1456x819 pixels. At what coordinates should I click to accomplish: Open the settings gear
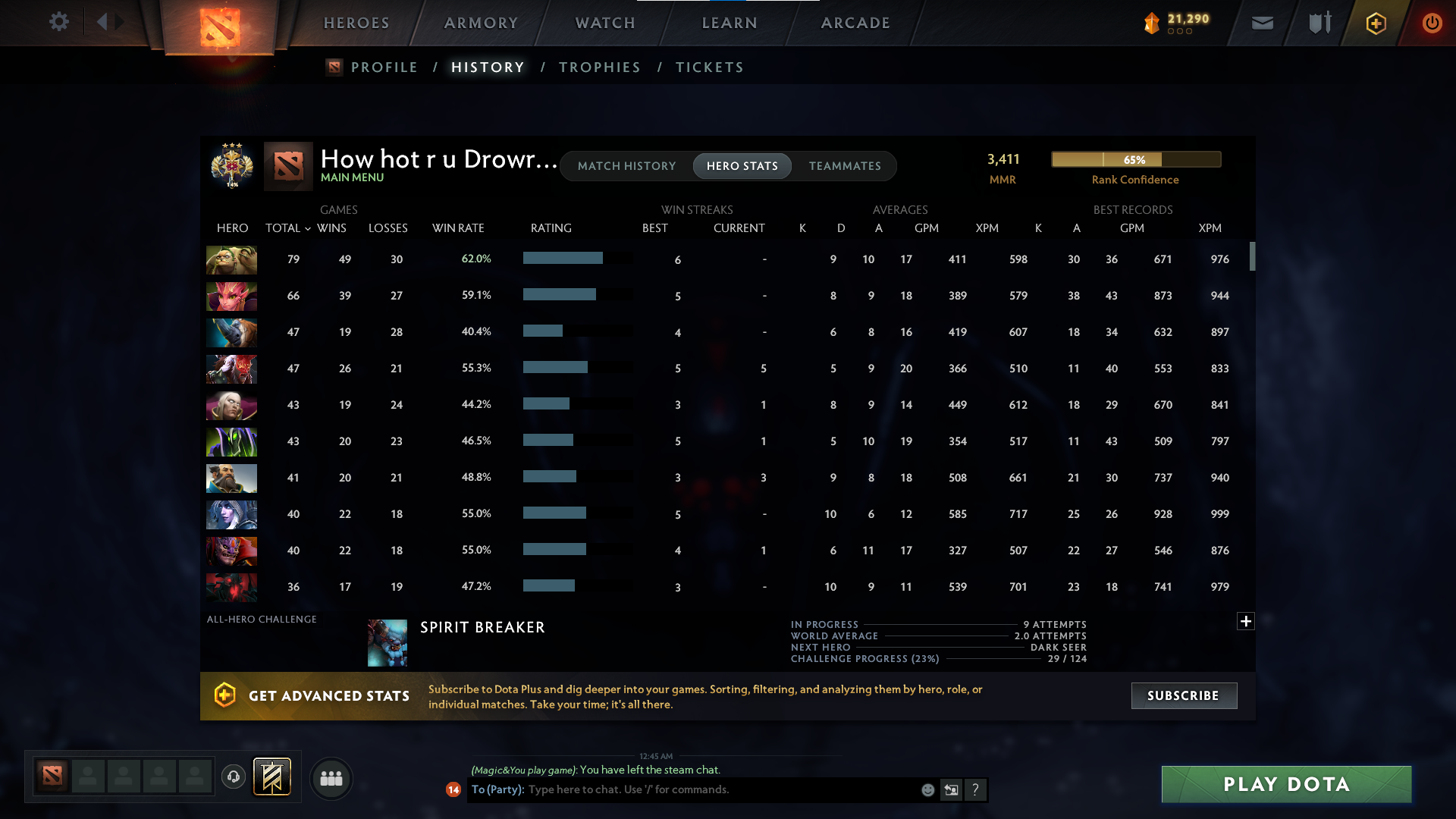(59, 22)
